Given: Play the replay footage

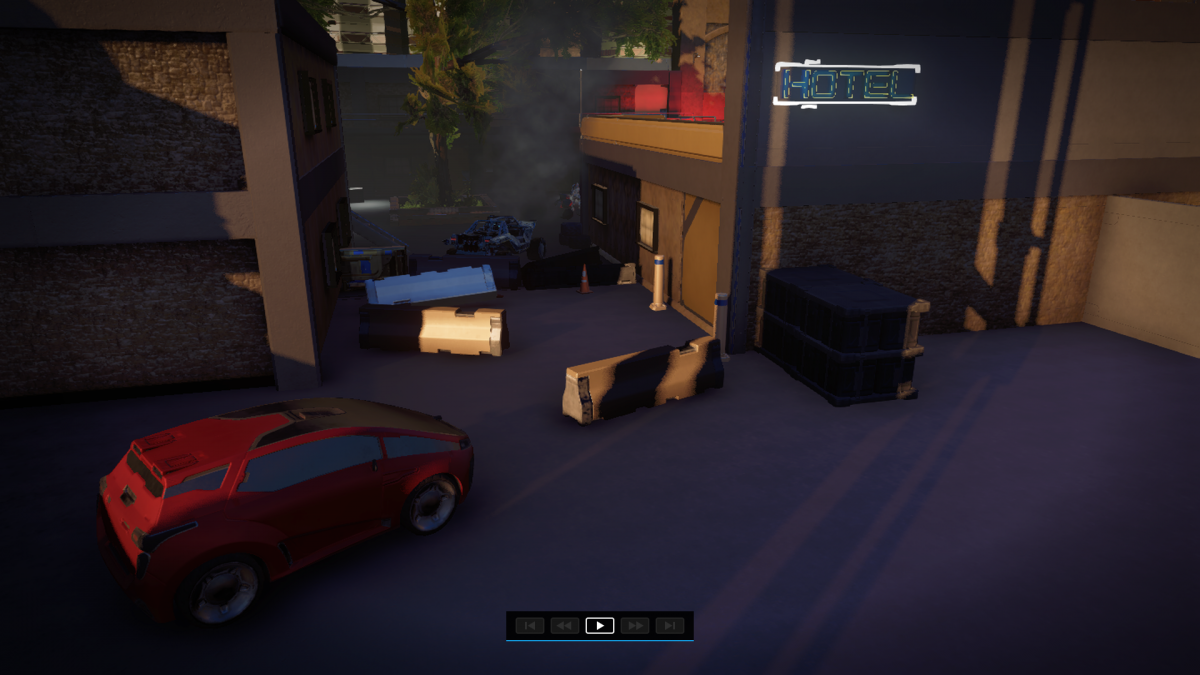Looking at the screenshot, I should pos(599,626).
